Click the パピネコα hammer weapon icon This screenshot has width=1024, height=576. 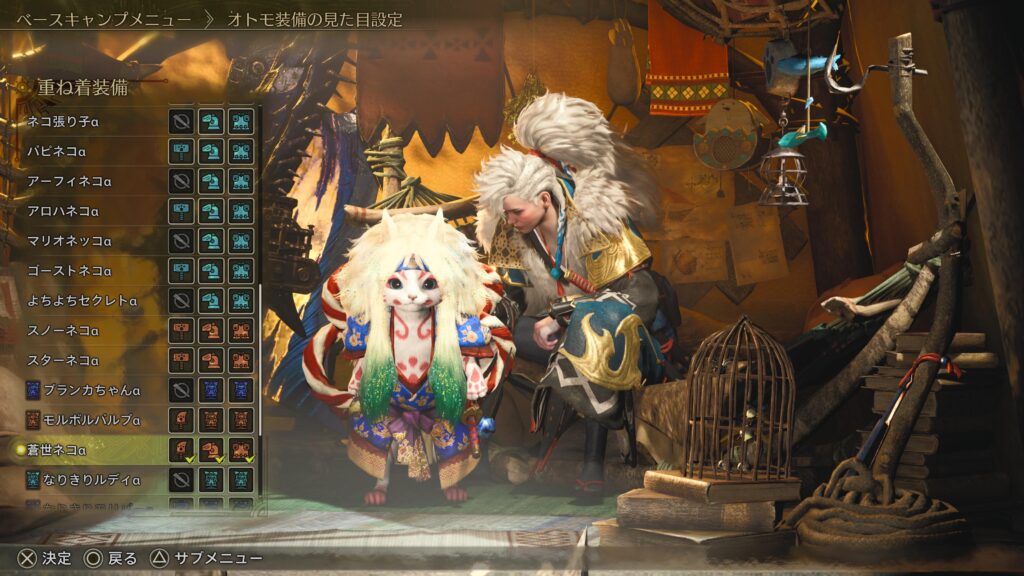coord(181,152)
